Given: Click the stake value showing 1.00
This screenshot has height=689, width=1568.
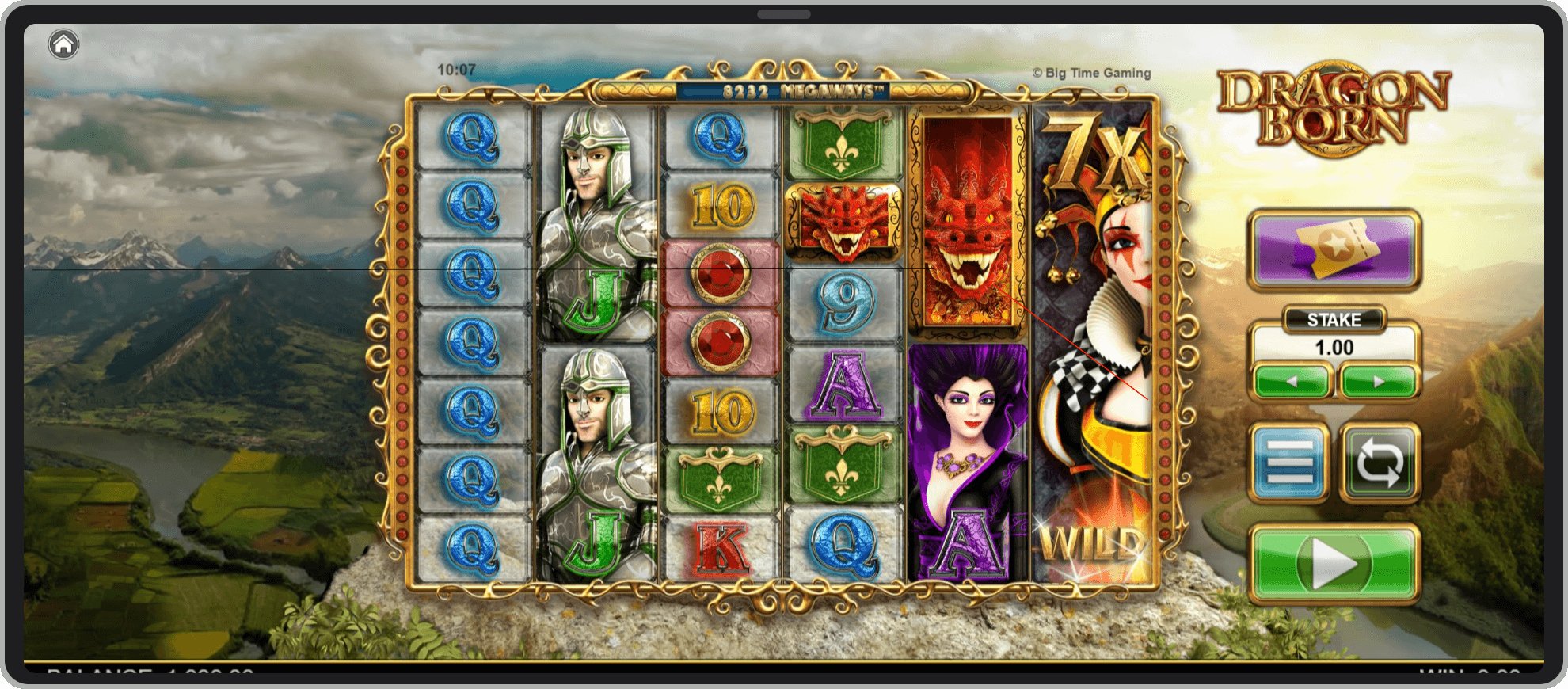Looking at the screenshot, I should click(1334, 347).
